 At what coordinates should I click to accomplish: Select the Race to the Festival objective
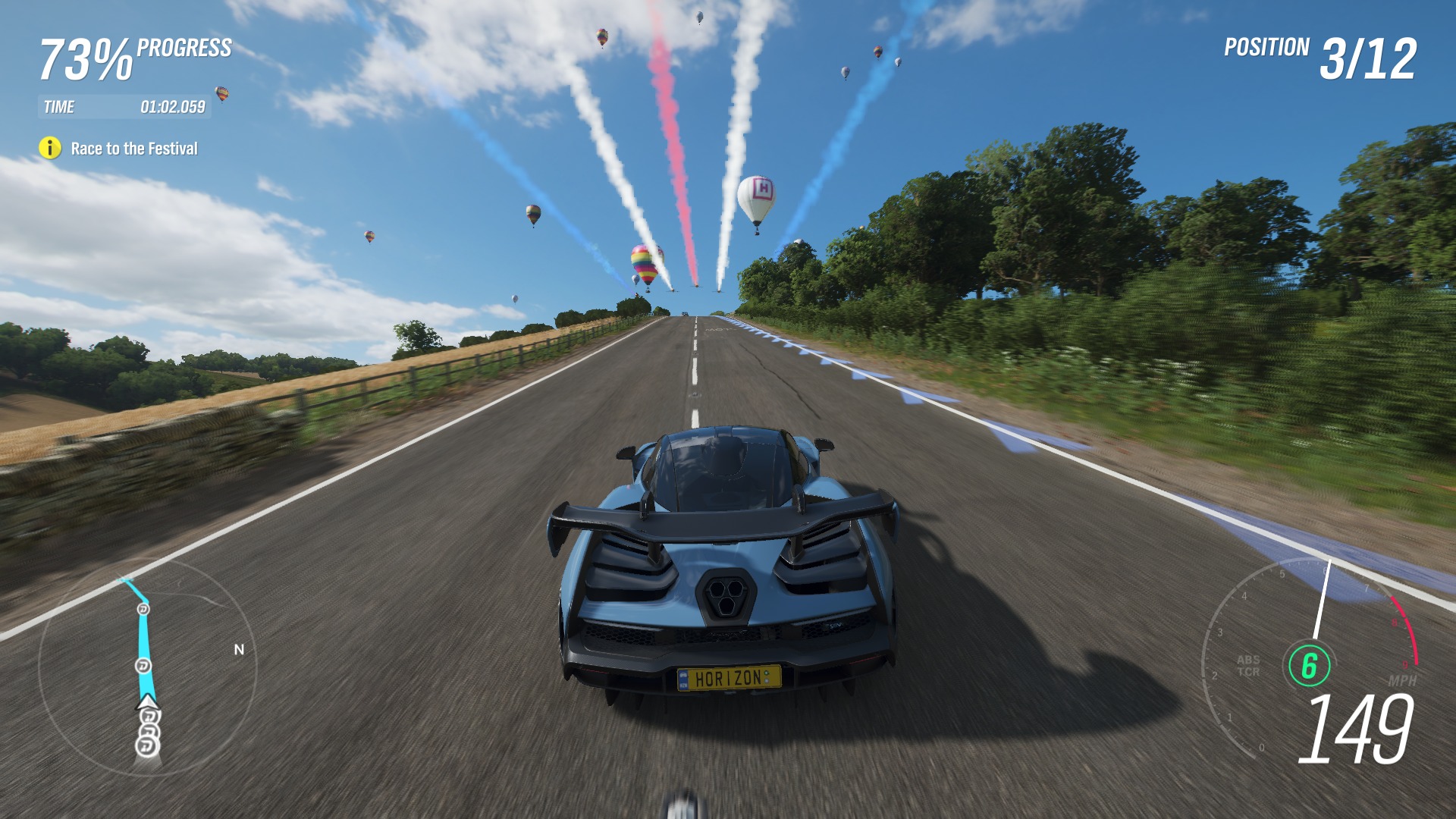[x=134, y=149]
